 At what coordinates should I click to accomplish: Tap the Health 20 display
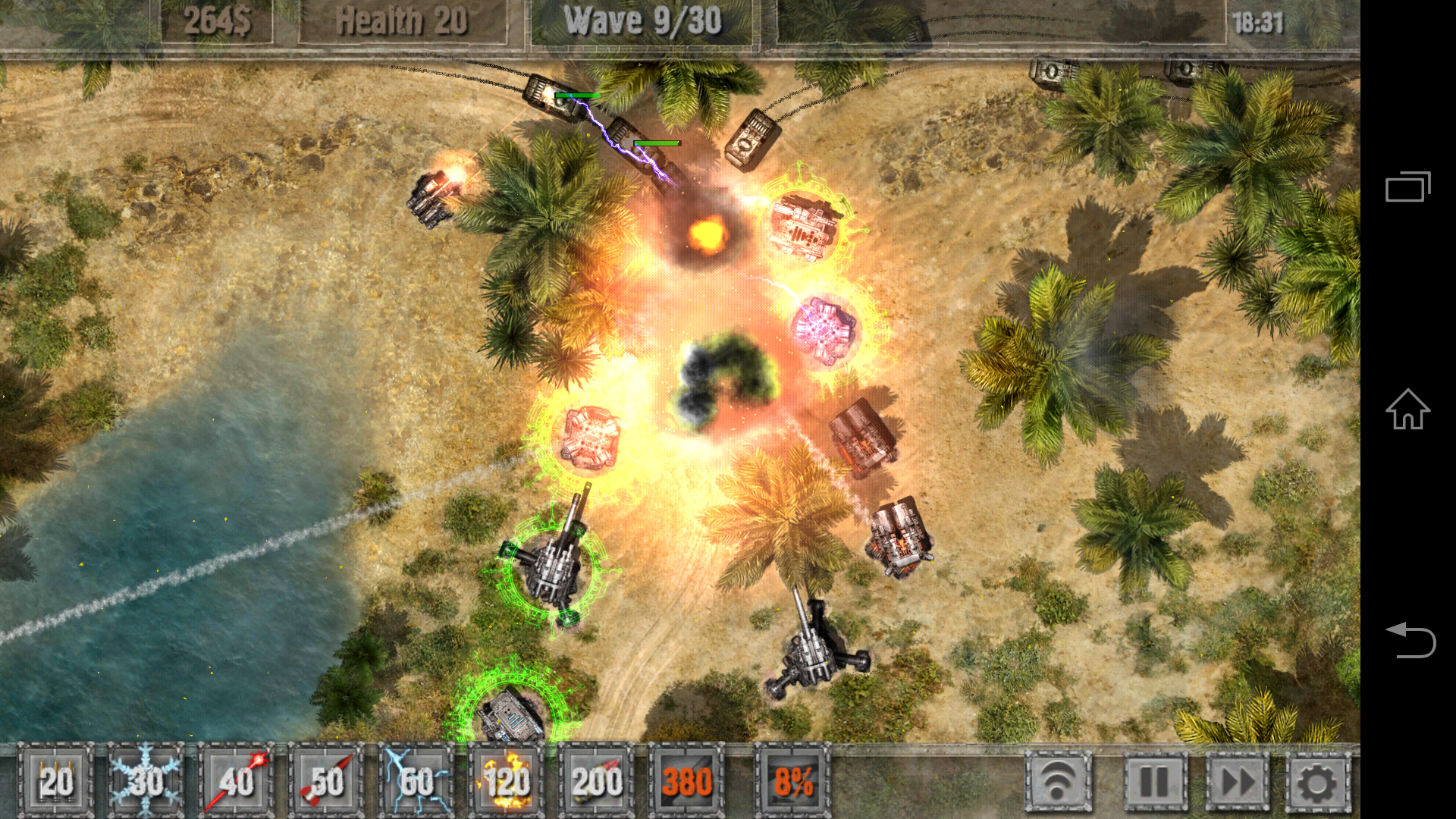pyautogui.click(x=402, y=20)
